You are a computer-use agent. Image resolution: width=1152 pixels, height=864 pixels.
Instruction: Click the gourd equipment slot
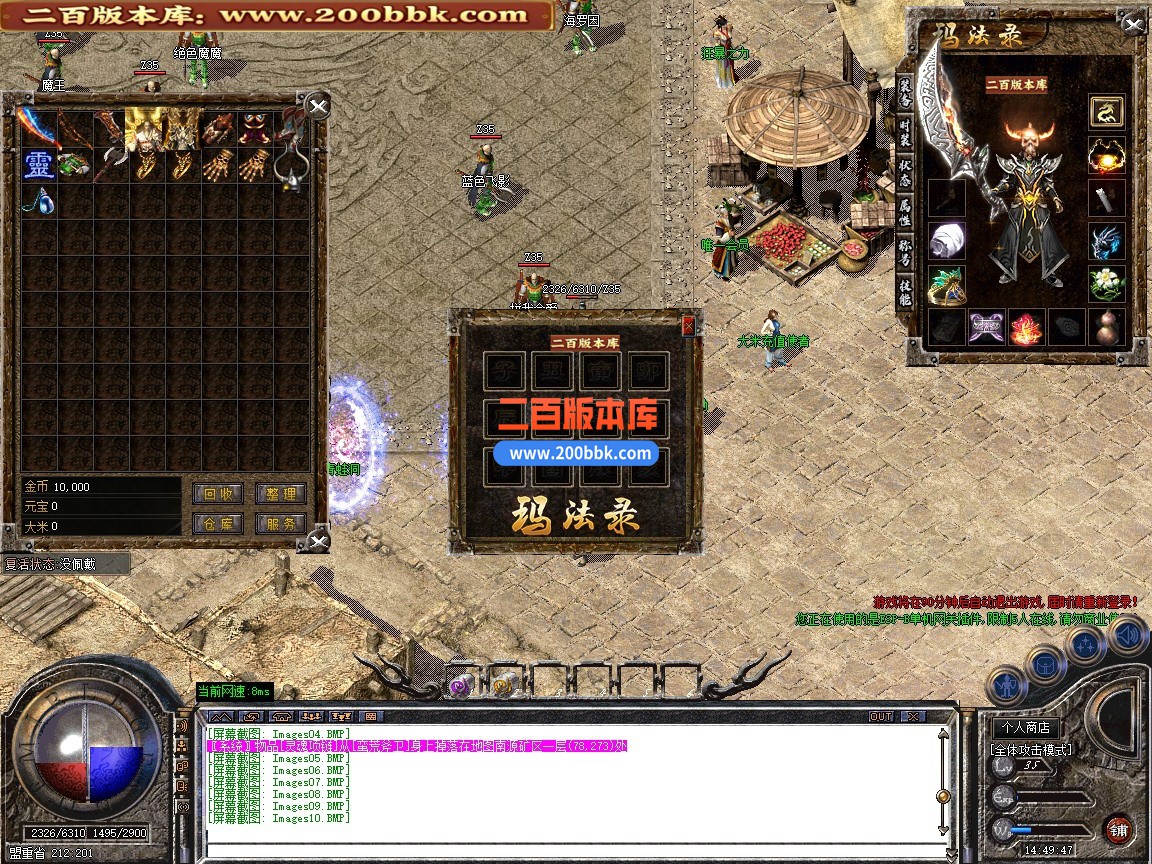click(x=1106, y=327)
